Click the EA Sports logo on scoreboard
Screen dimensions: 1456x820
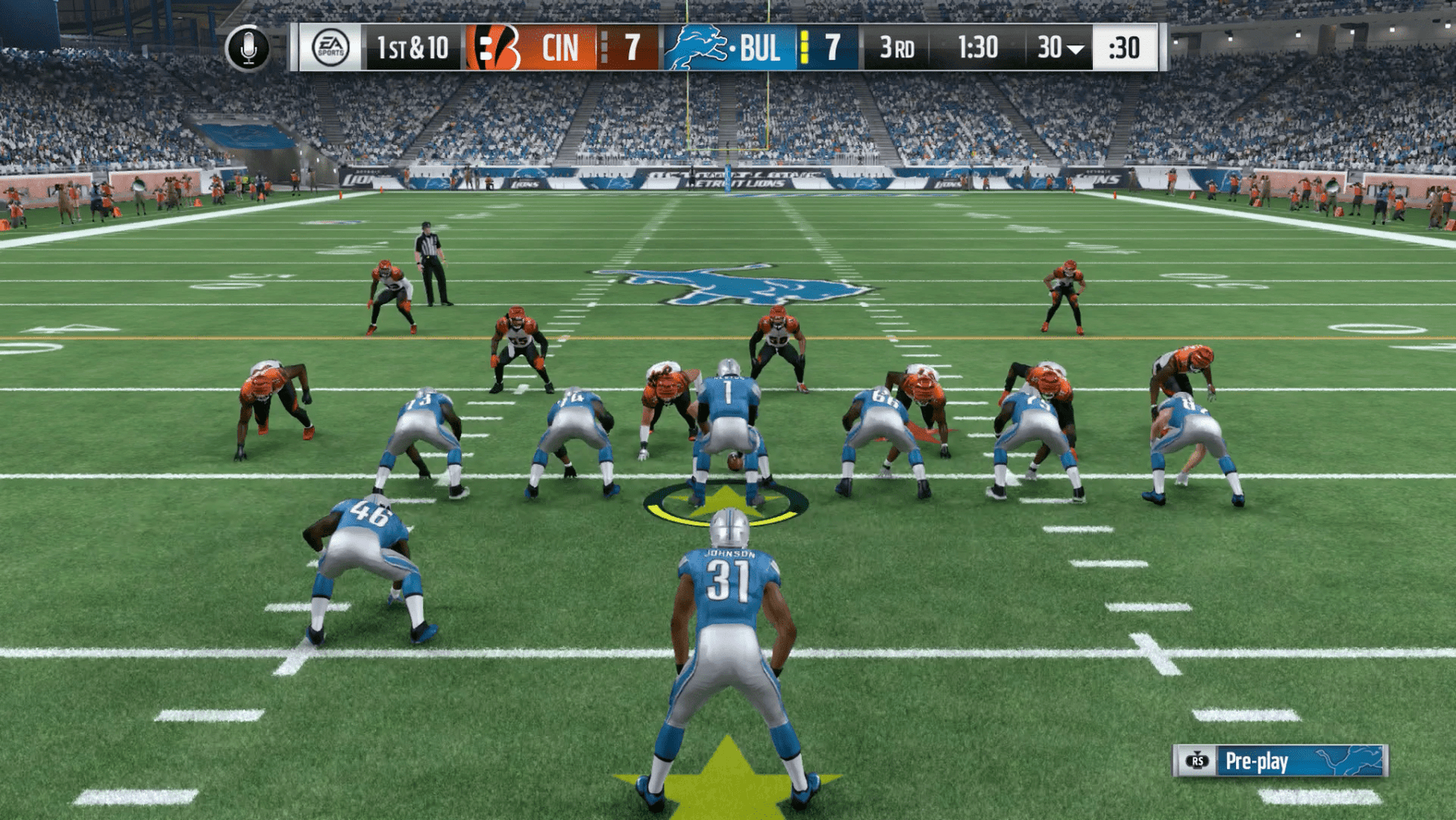(330, 48)
